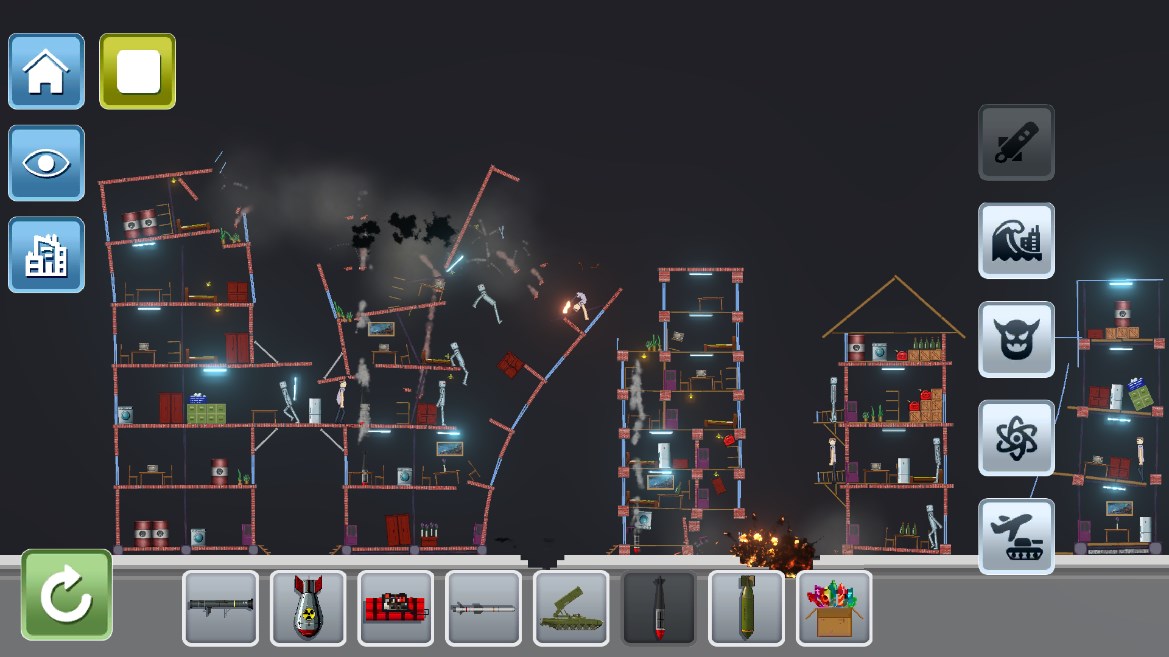The height and width of the screenshot is (657, 1169).
Task: Pick the cruise missile weapon
Action: pos(483,608)
